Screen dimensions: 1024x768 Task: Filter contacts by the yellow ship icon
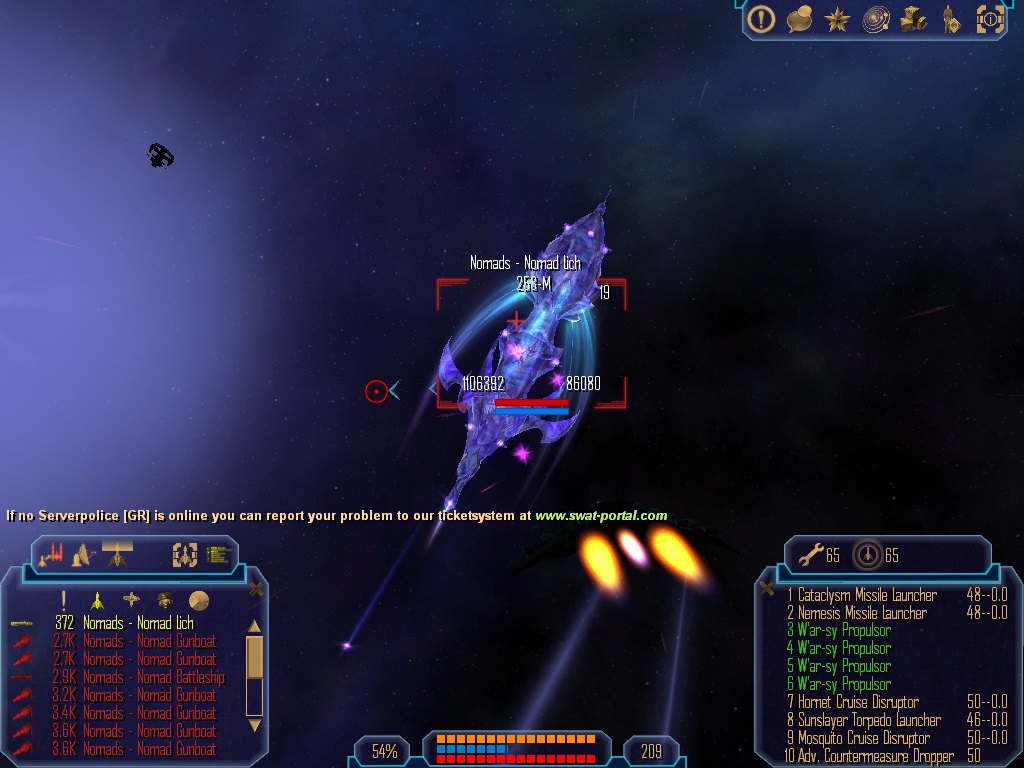click(97, 600)
